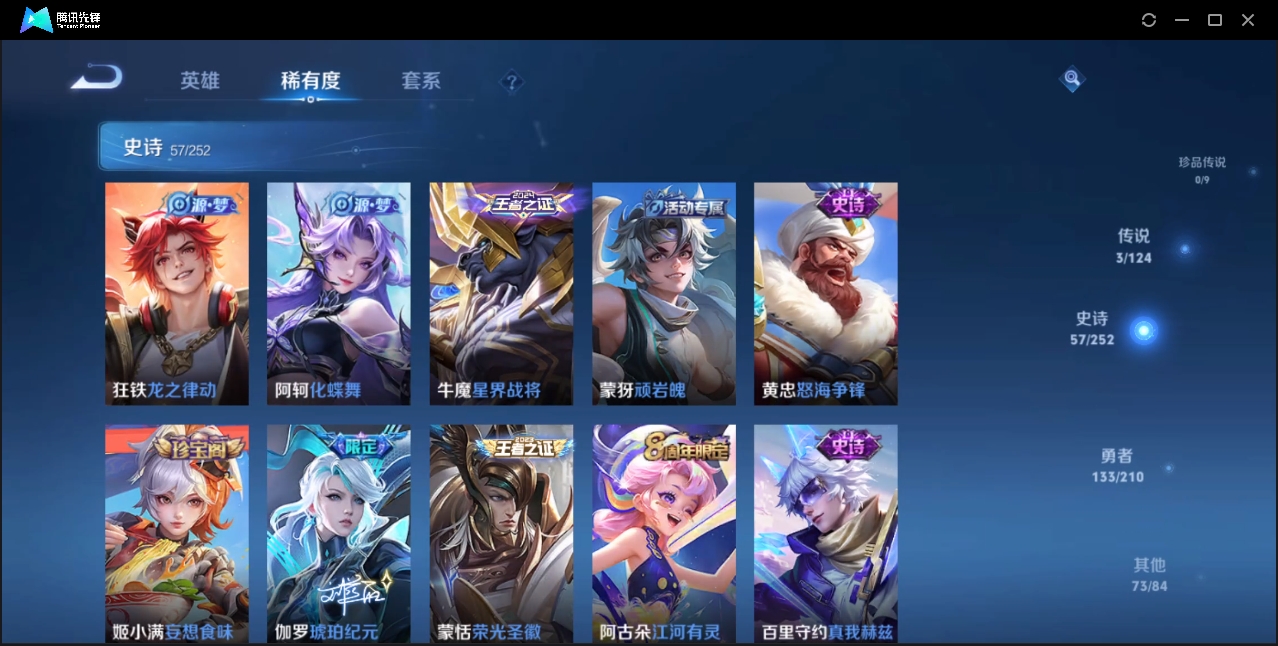The width and height of the screenshot is (1278, 646).
Task: Open the skin search magnifier icon
Action: point(1072,78)
